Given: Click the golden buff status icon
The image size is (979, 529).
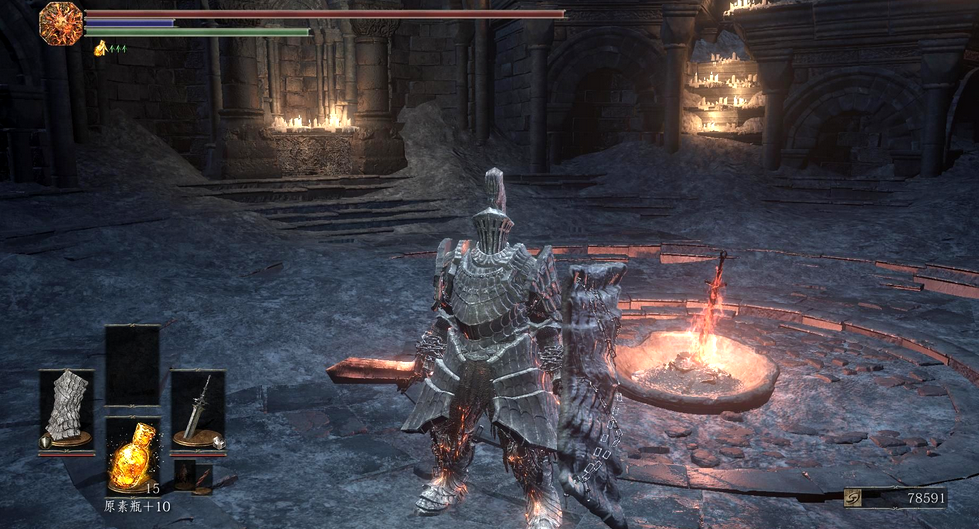Looking at the screenshot, I should 101,48.
